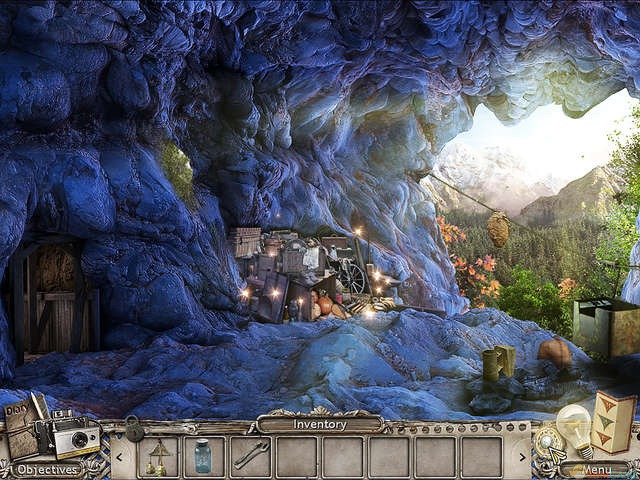The width and height of the screenshot is (640, 480).
Task: Select the wrench inventory item
Action: point(250,455)
